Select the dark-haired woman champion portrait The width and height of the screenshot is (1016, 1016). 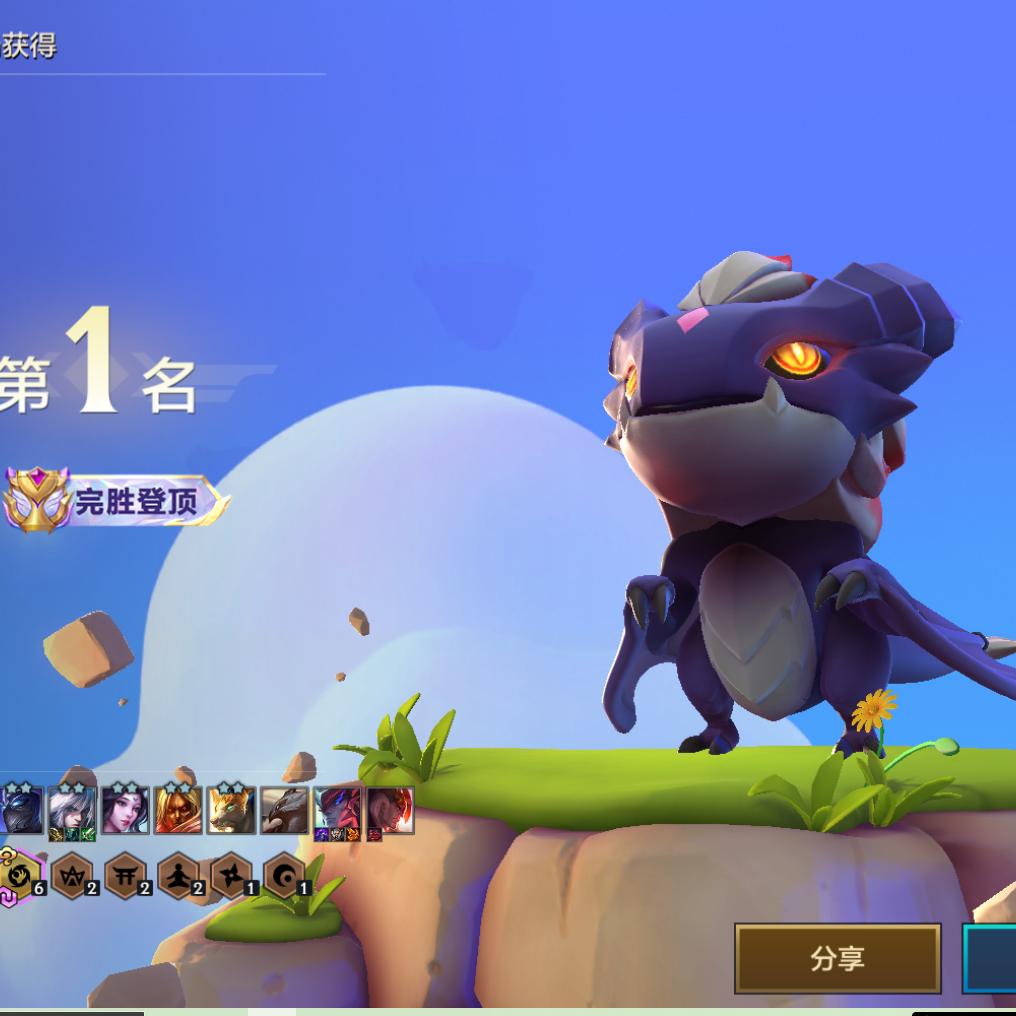[x=125, y=809]
